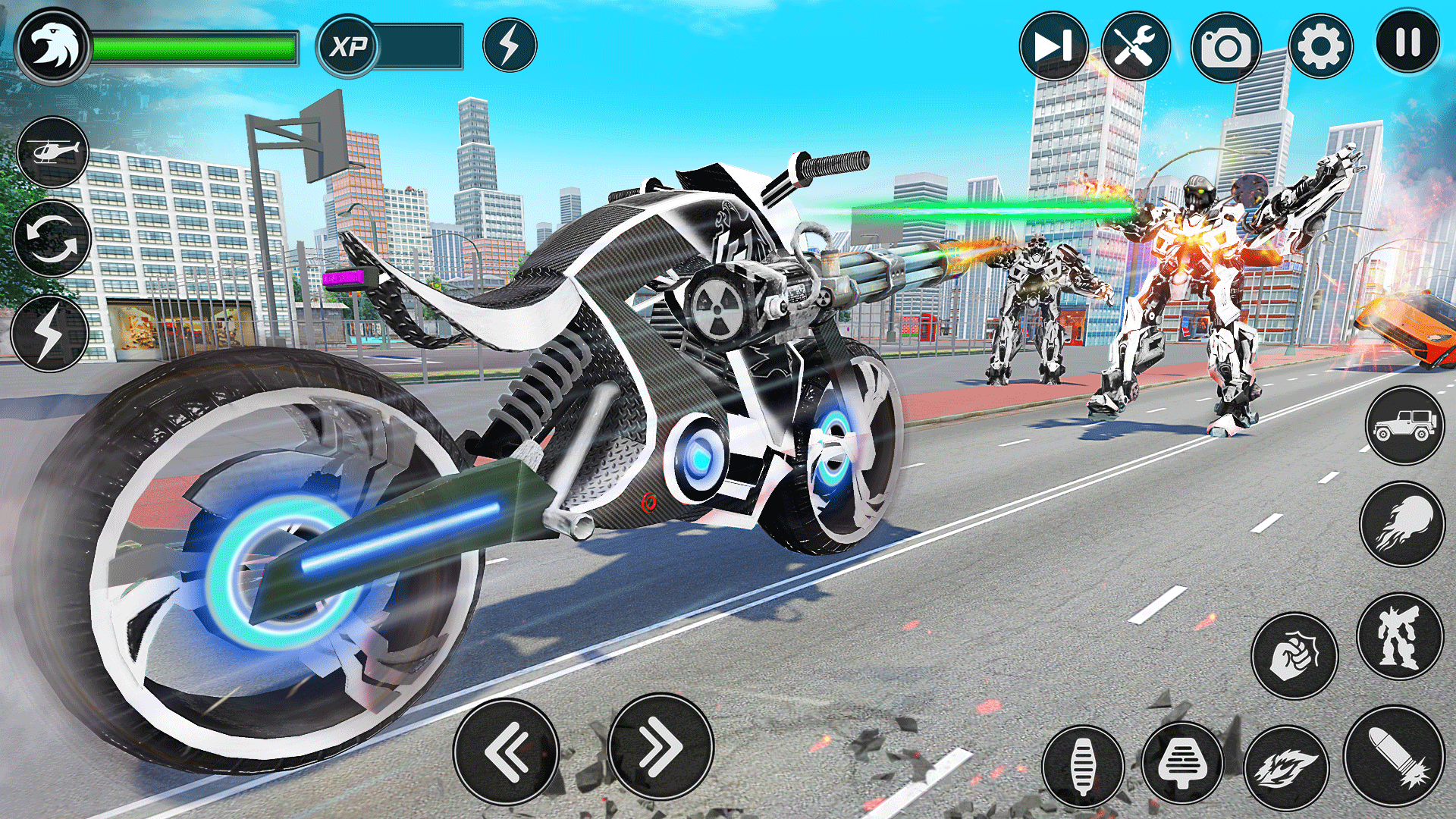Open the gear settings menu
The width and height of the screenshot is (1456, 819).
[1320, 47]
